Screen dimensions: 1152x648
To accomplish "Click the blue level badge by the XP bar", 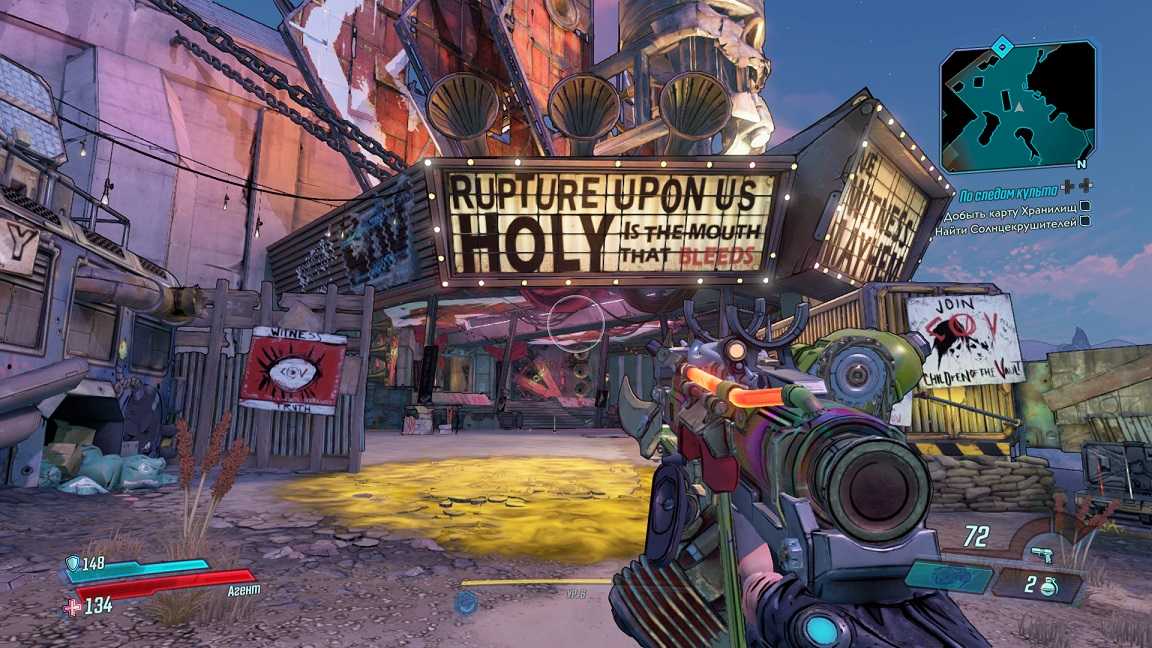I will point(465,602).
